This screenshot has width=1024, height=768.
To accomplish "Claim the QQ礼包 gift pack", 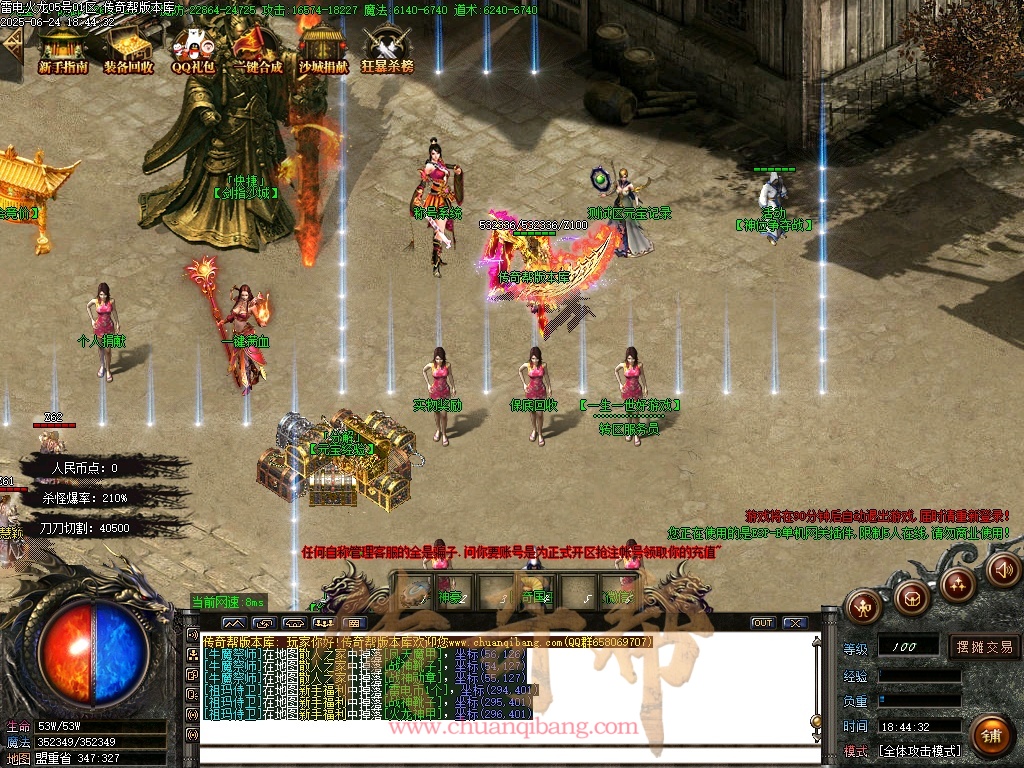I will pos(193,49).
